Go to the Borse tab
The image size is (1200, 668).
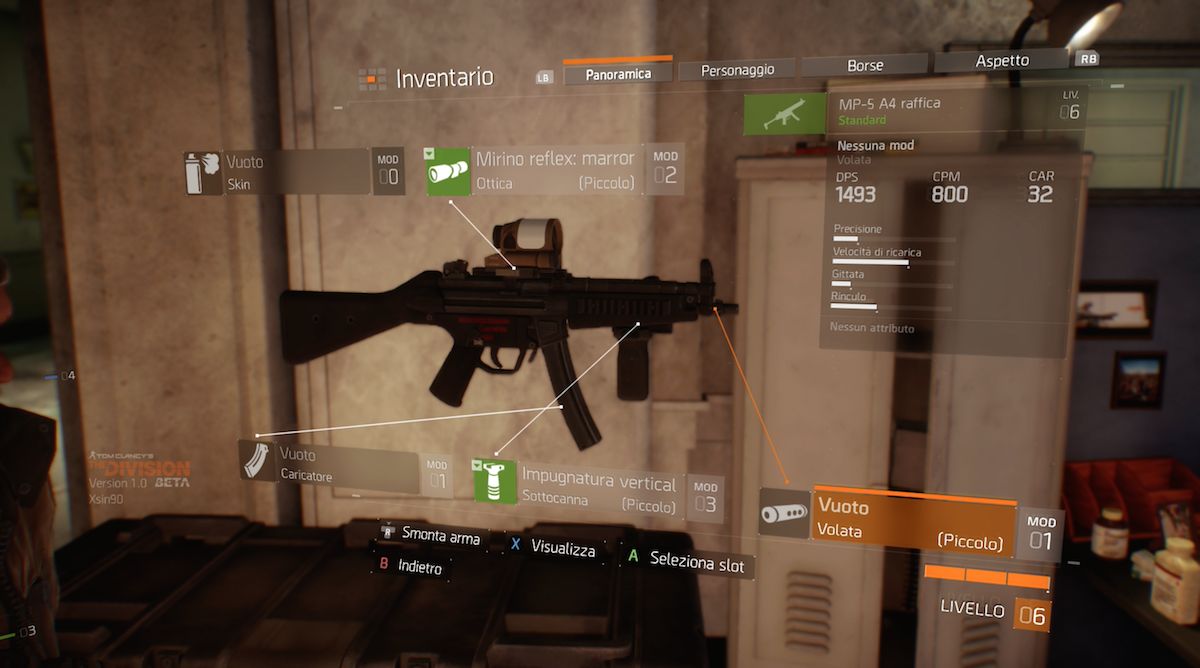(x=865, y=65)
